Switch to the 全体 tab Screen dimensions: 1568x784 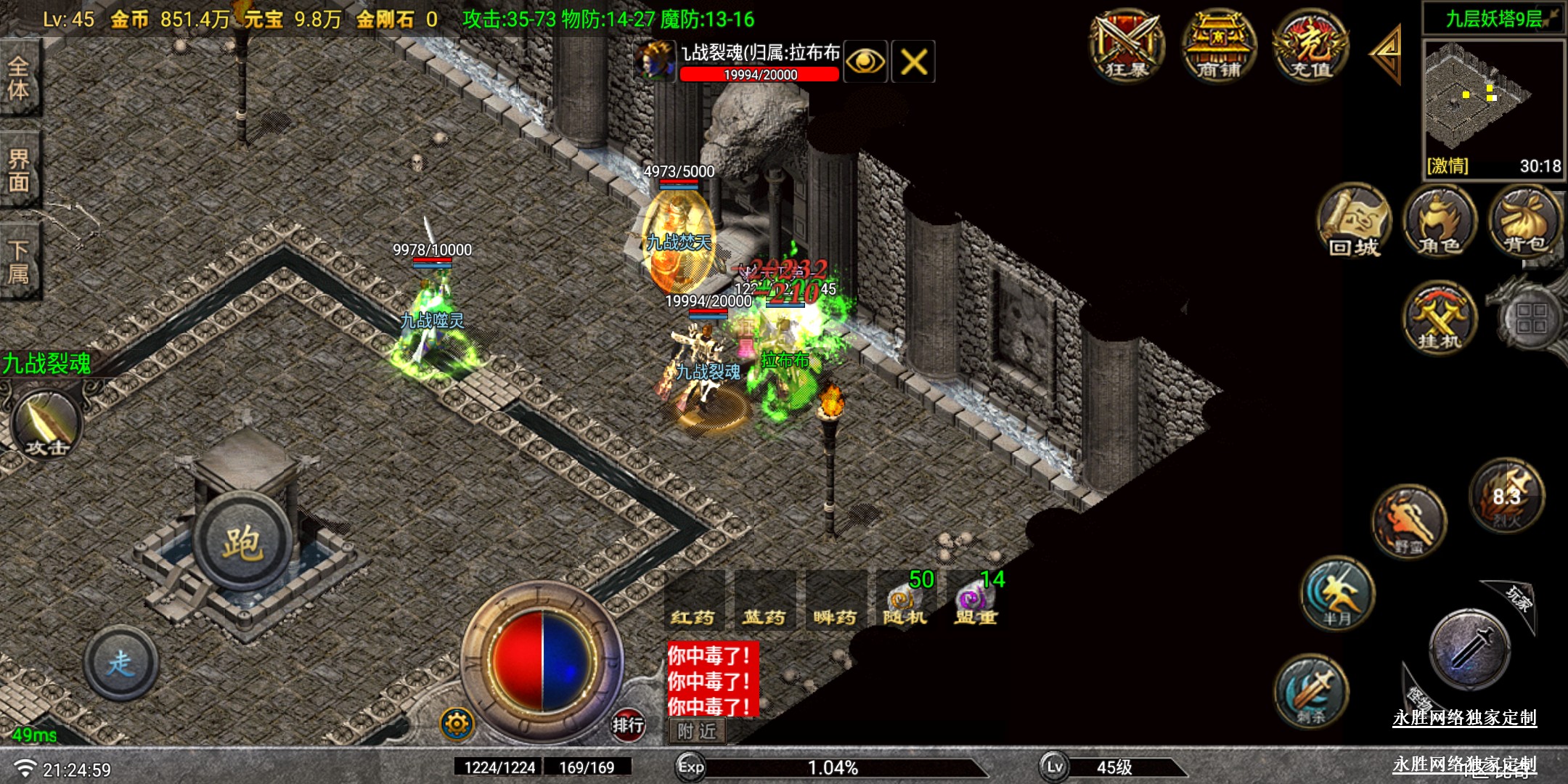click(x=20, y=78)
